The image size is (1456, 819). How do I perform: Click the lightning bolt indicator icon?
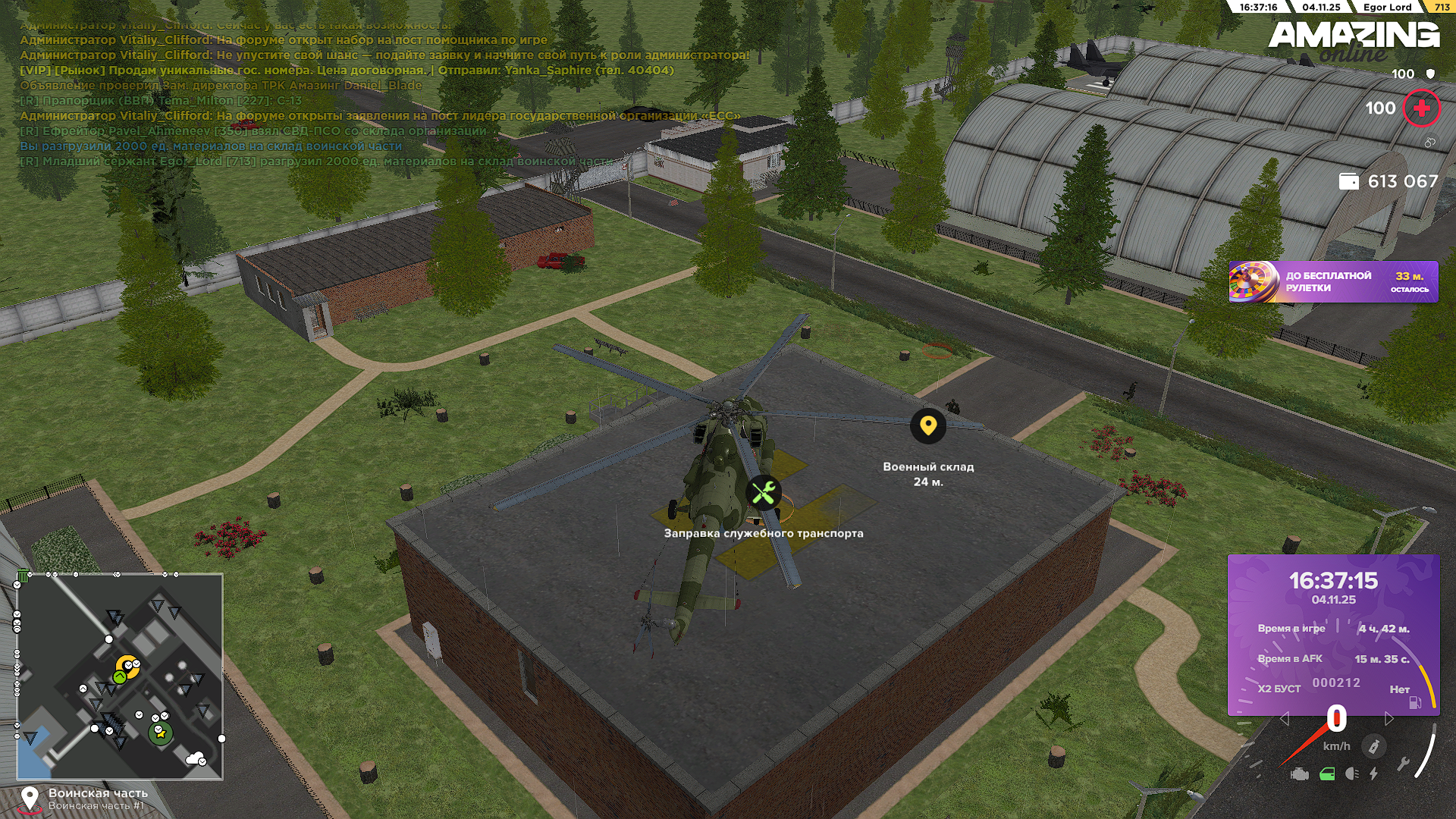click(x=1374, y=774)
